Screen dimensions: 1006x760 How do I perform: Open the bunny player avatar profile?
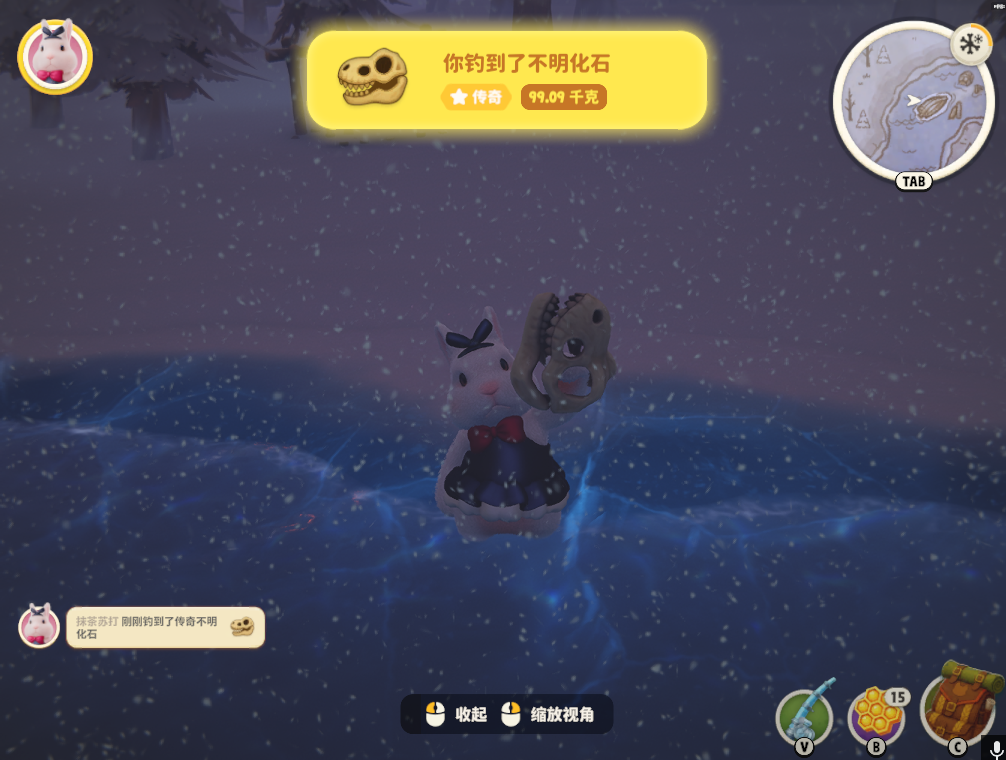tap(55, 56)
